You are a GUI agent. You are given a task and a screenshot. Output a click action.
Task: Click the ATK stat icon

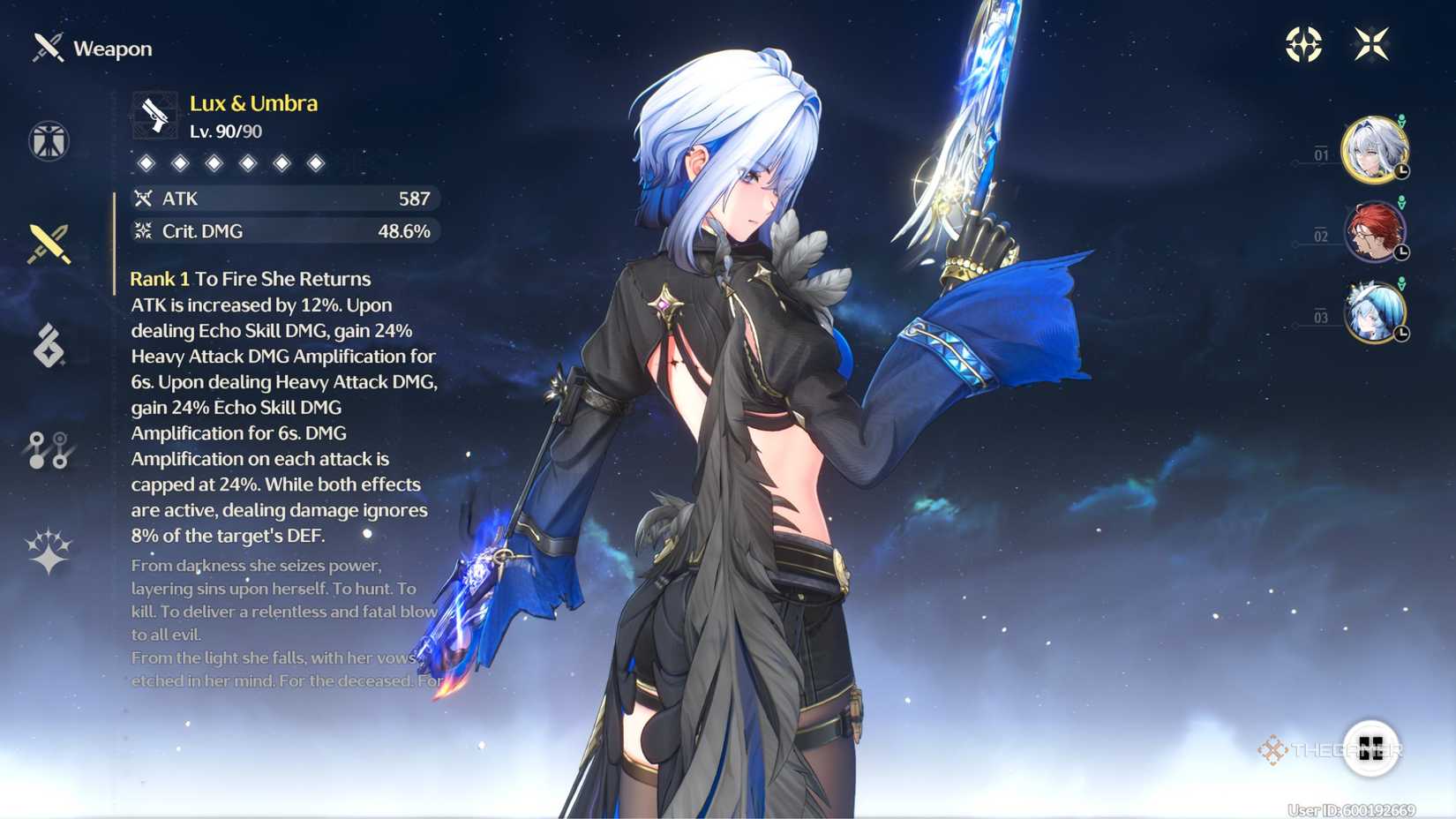[x=144, y=199]
